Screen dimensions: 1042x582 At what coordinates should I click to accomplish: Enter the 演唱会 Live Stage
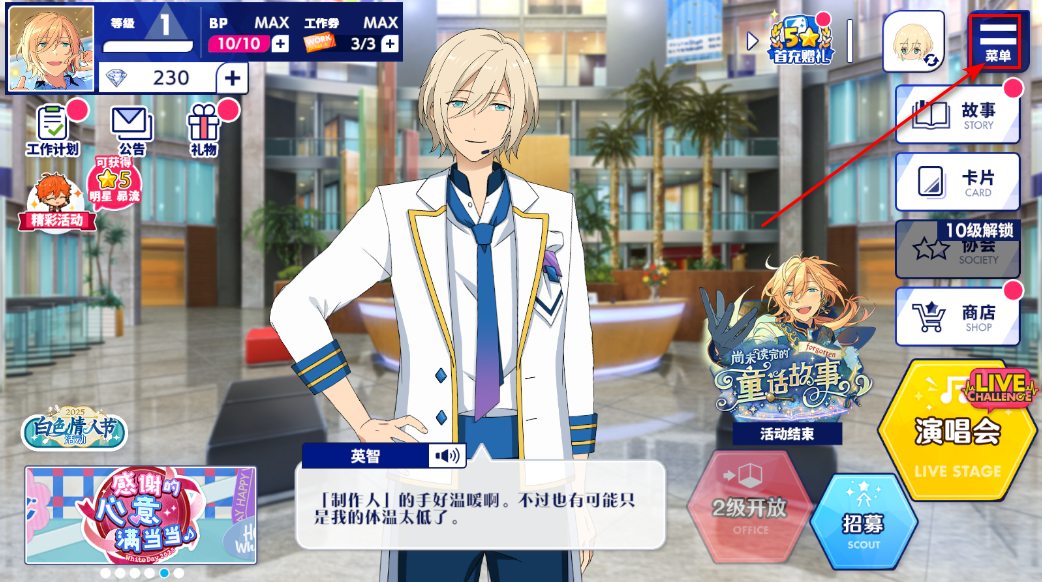956,431
